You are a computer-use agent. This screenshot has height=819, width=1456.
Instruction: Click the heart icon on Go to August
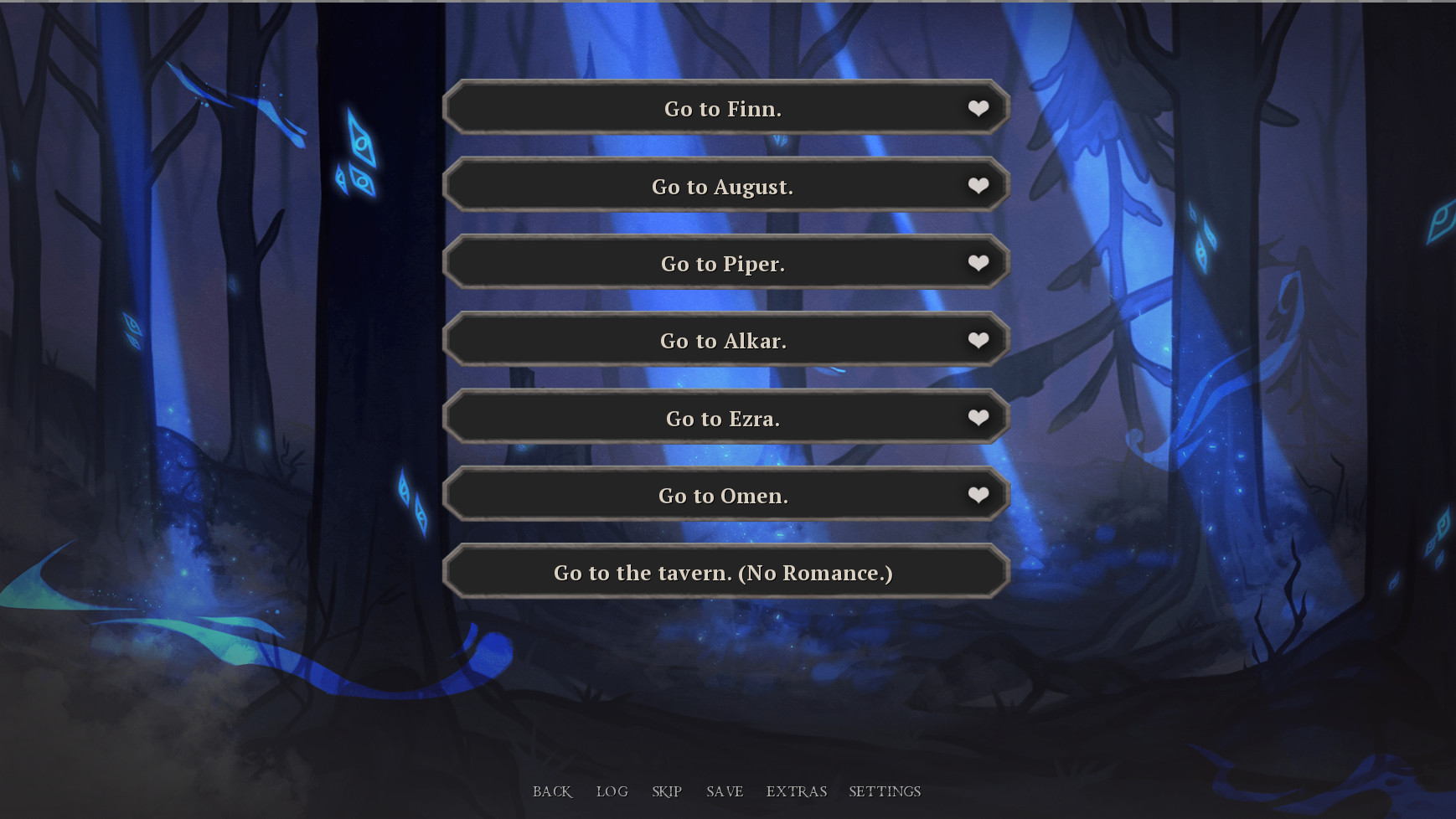point(978,185)
